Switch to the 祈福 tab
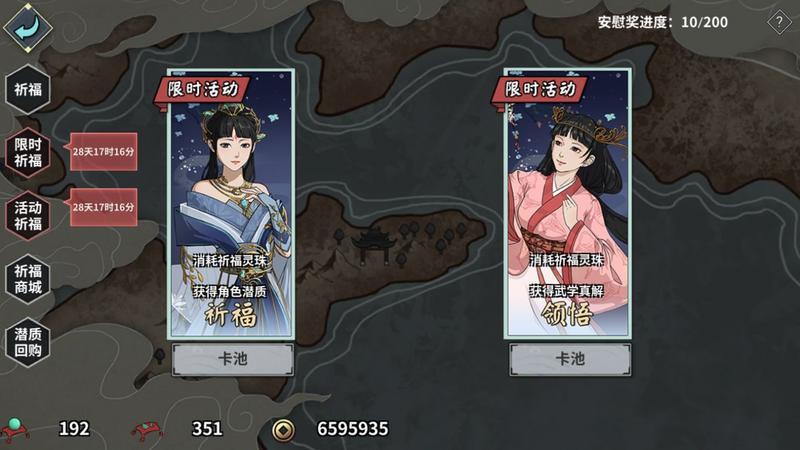This screenshot has height=450, width=800. pos(27,90)
